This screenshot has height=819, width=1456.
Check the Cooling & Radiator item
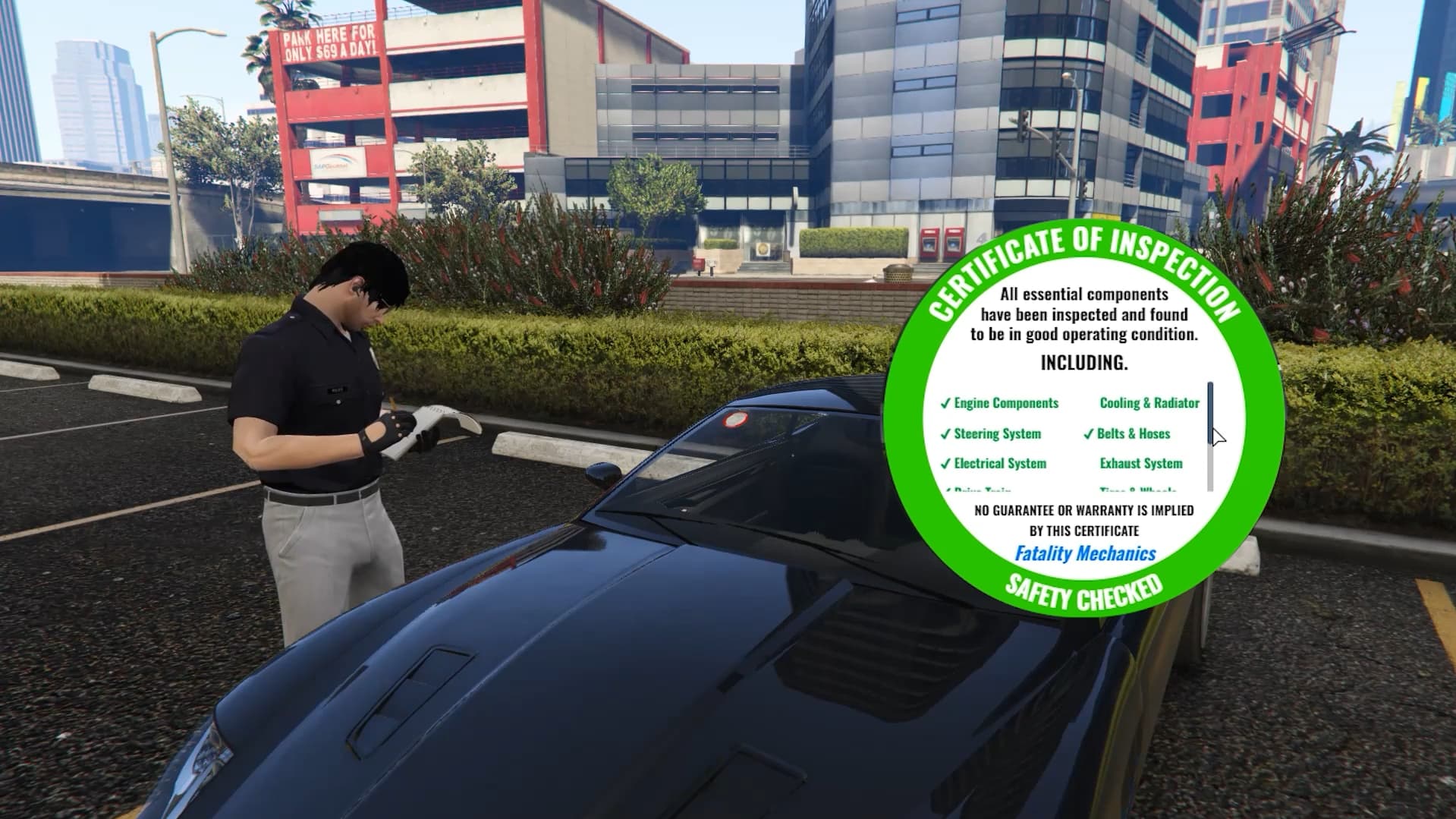(x=1149, y=404)
